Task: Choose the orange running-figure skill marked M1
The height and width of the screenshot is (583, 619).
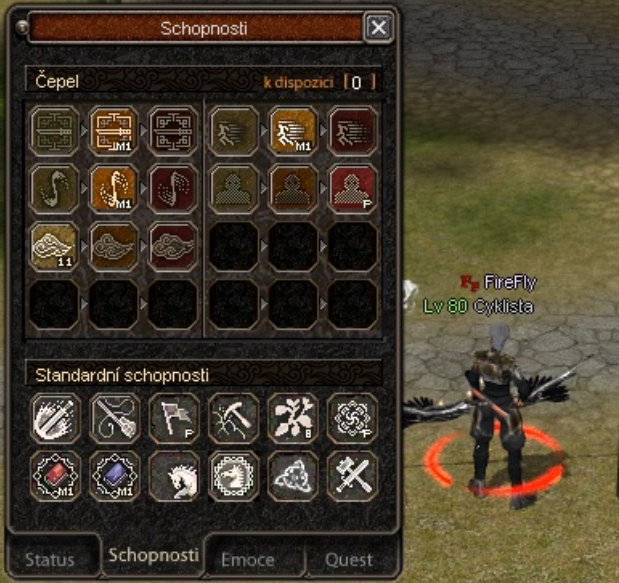Action: (293, 131)
